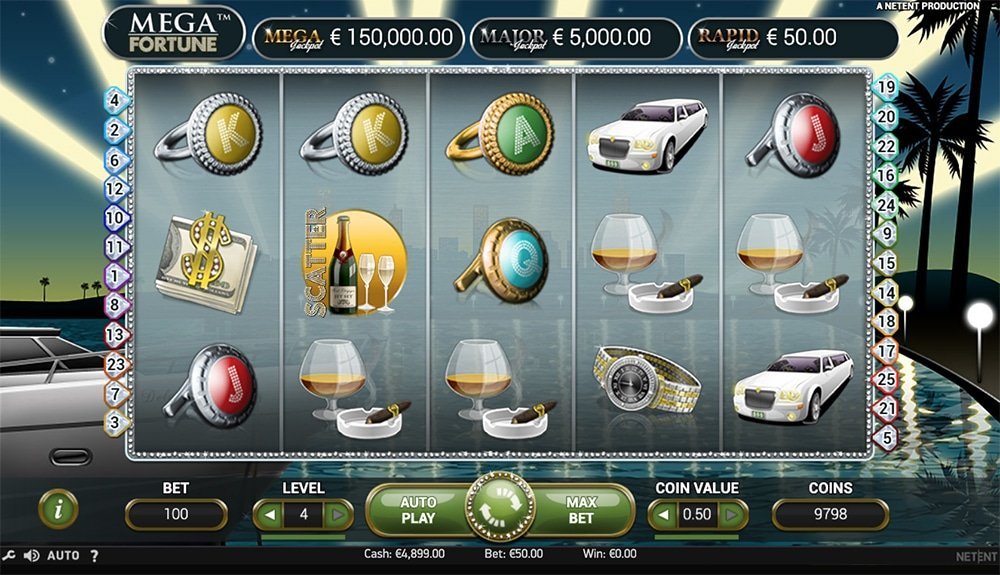Decrease the bet level
Screen dimensions: 1000x575
click(270, 515)
